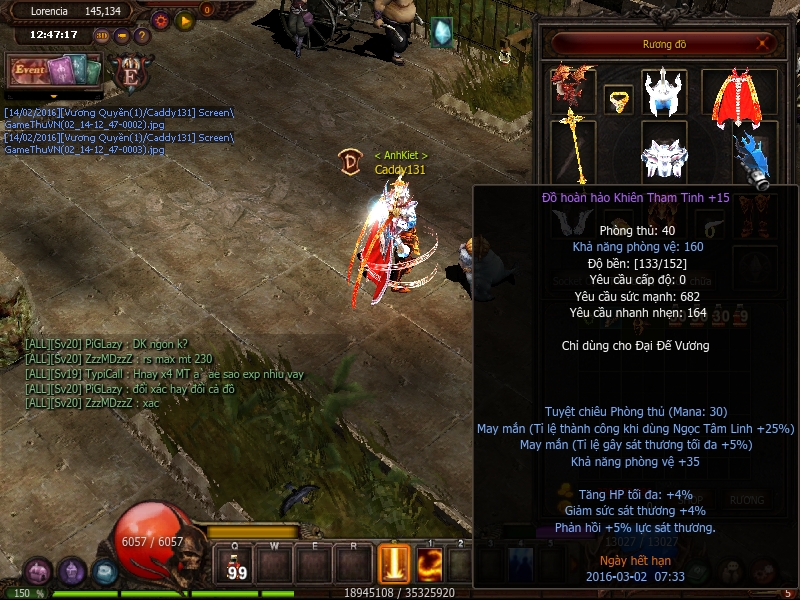Toggle the 3D view button
This screenshot has height=600, width=800.
(102, 36)
